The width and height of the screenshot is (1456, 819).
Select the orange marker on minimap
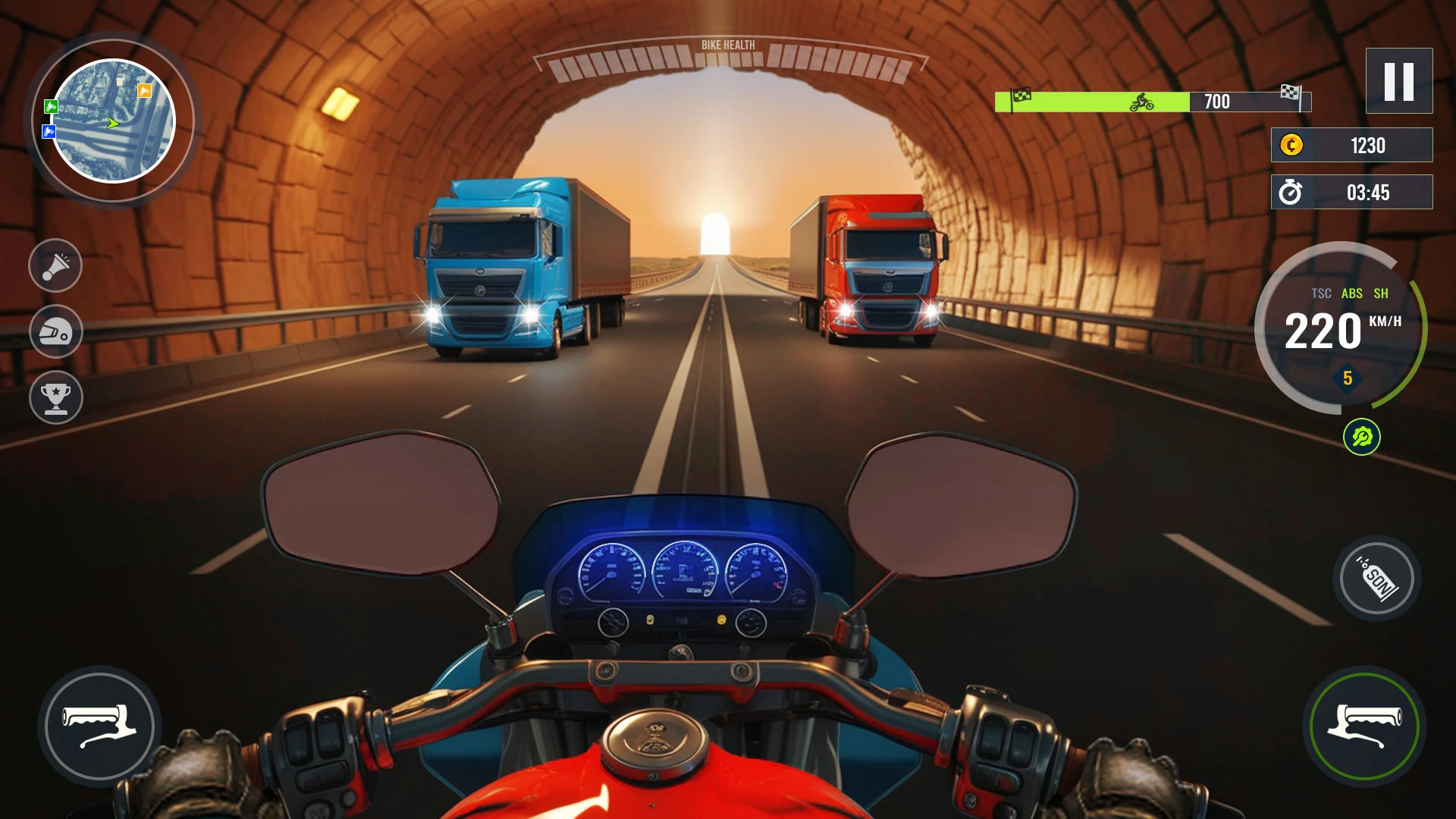coord(144,91)
